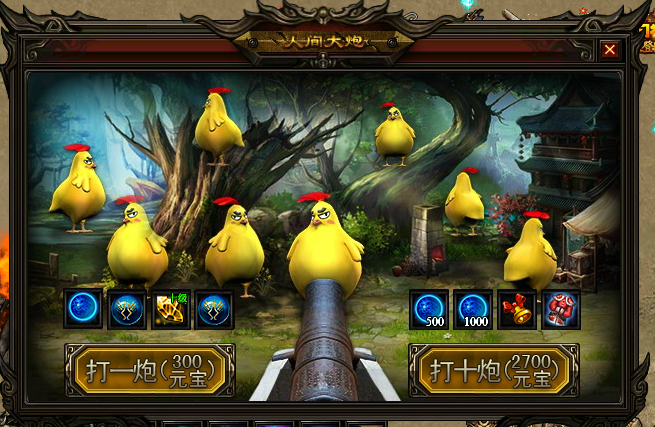Fire one shot for 300 元宝

(150, 370)
